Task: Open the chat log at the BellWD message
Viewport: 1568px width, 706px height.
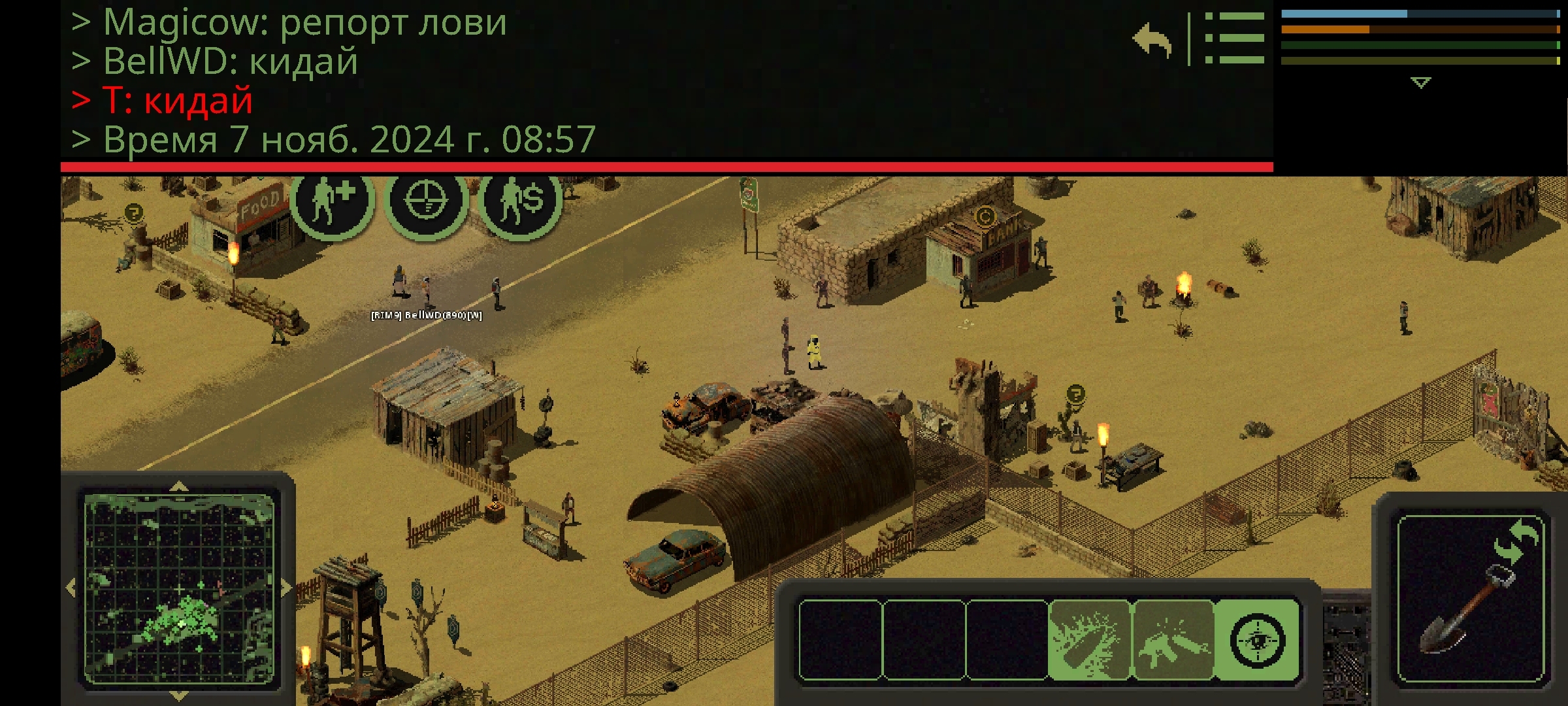Action: click(230, 61)
